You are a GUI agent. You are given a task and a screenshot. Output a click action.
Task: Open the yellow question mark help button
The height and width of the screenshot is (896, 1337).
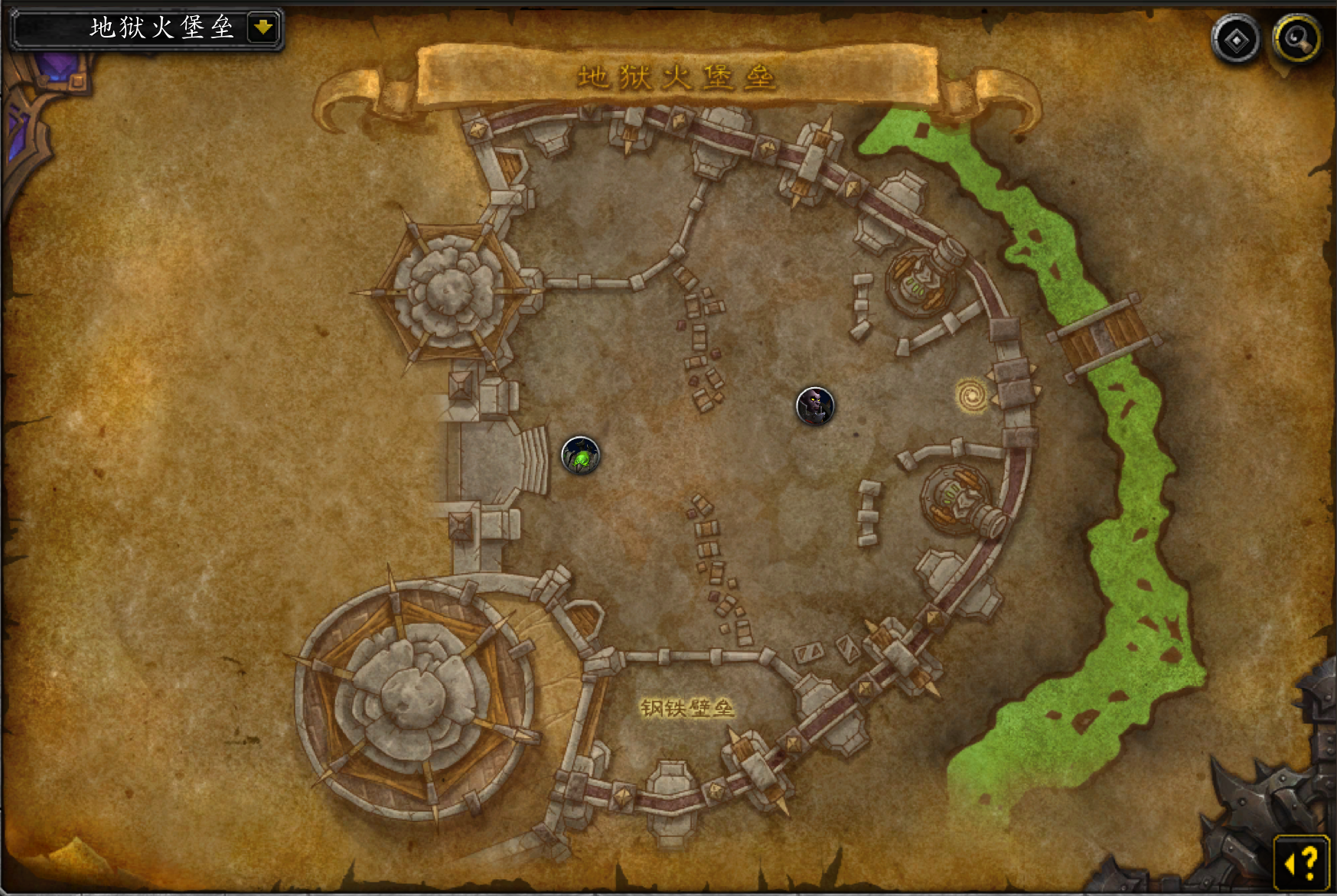1302,862
